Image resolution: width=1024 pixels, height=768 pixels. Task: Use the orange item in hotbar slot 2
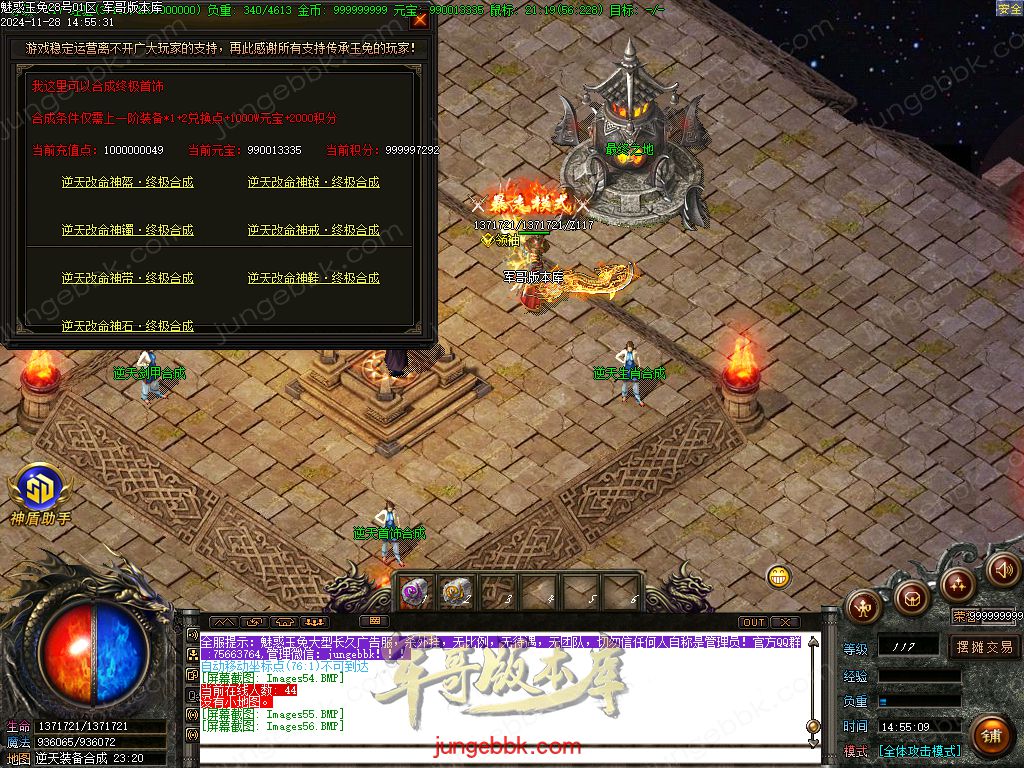456,592
